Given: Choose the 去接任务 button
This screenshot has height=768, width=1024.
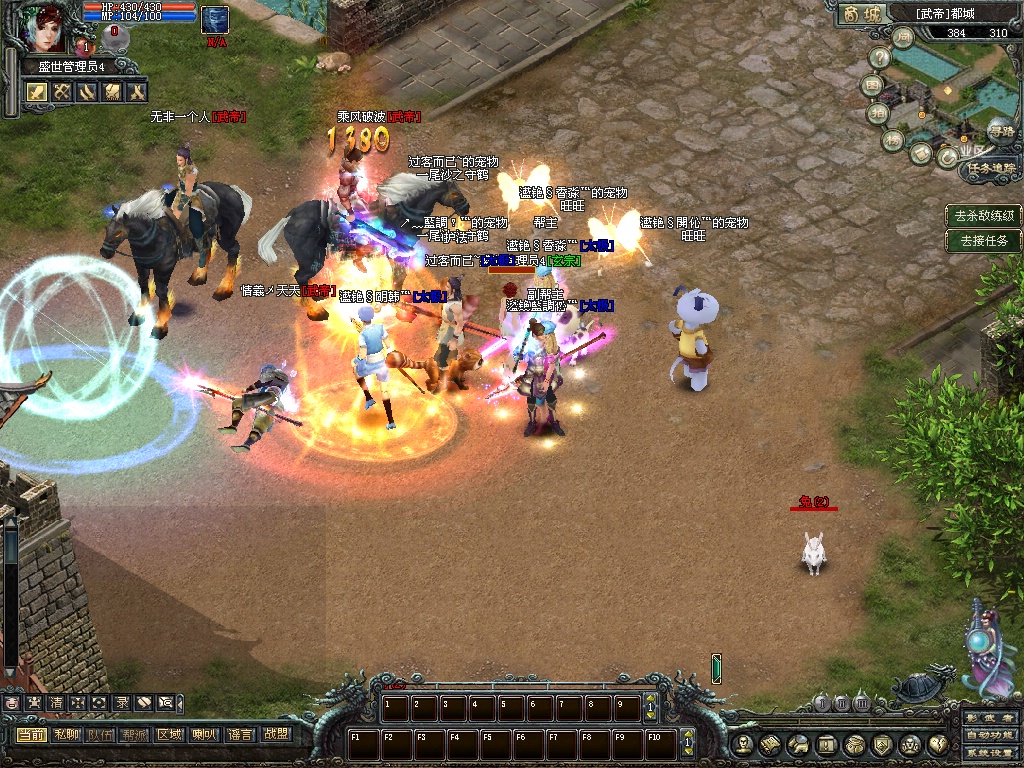Looking at the screenshot, I should [984, 240].
